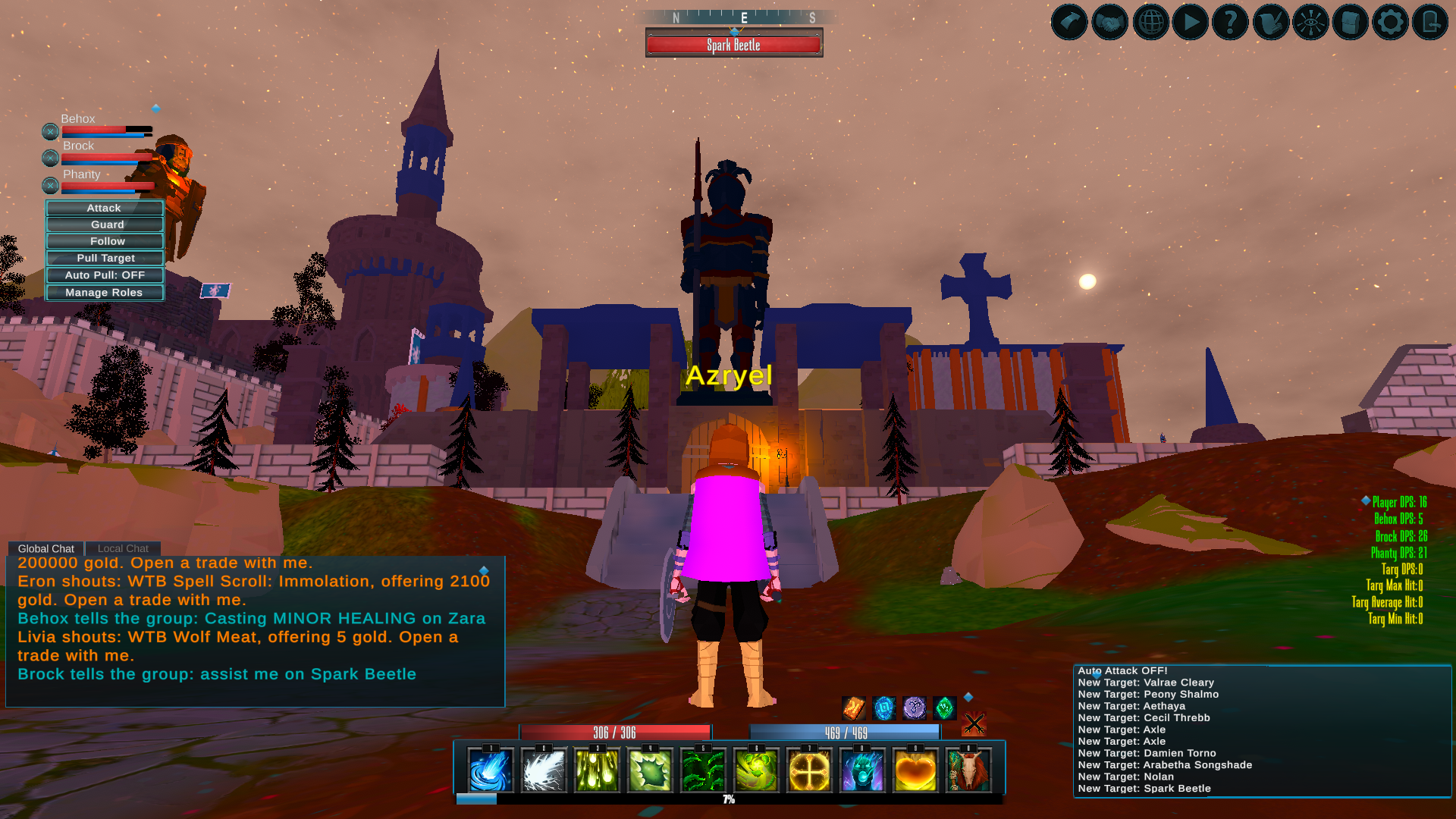Open the settings gear icon

point(1392,21)
